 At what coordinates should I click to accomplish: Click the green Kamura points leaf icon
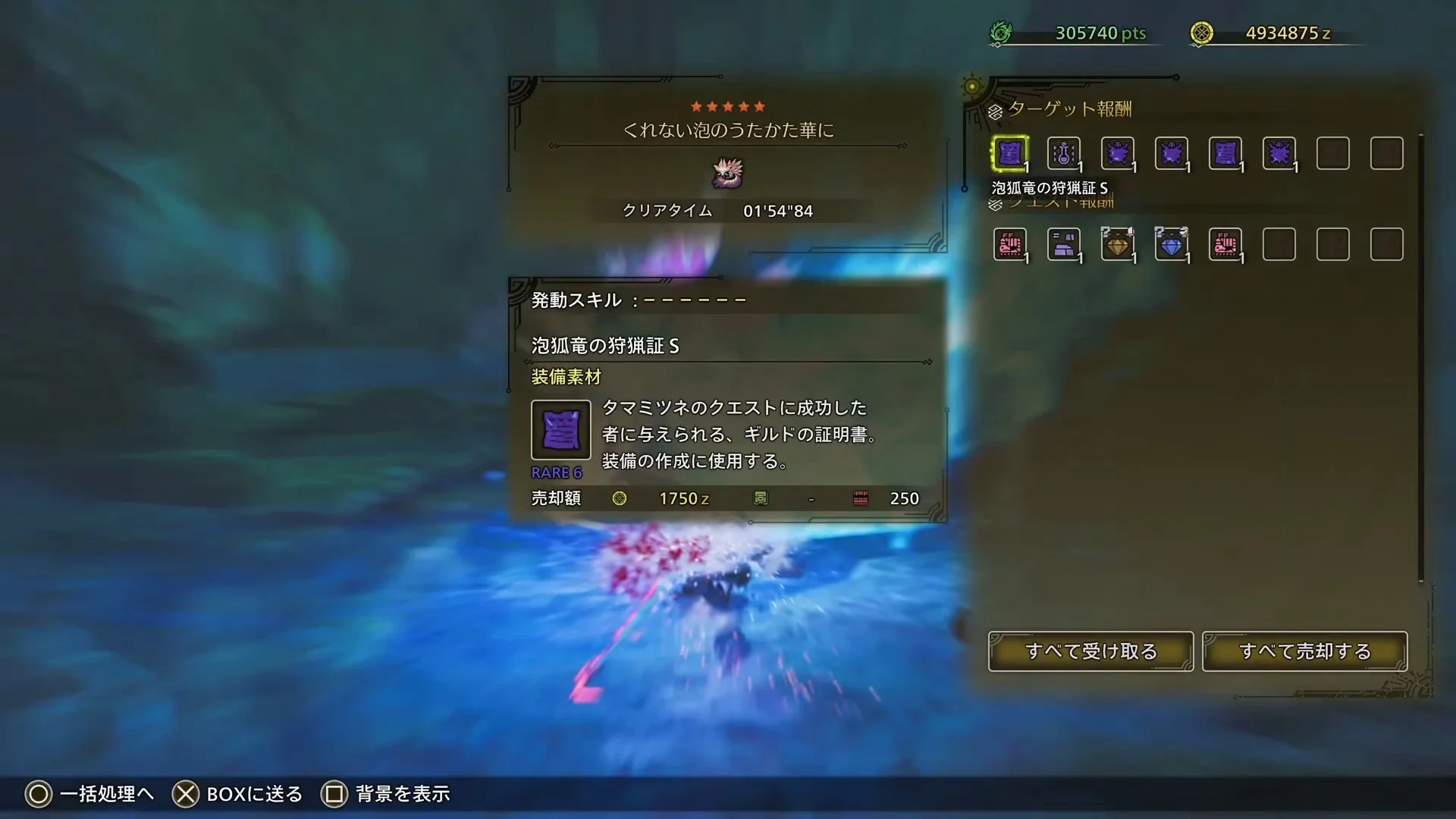click(1003, 32)
